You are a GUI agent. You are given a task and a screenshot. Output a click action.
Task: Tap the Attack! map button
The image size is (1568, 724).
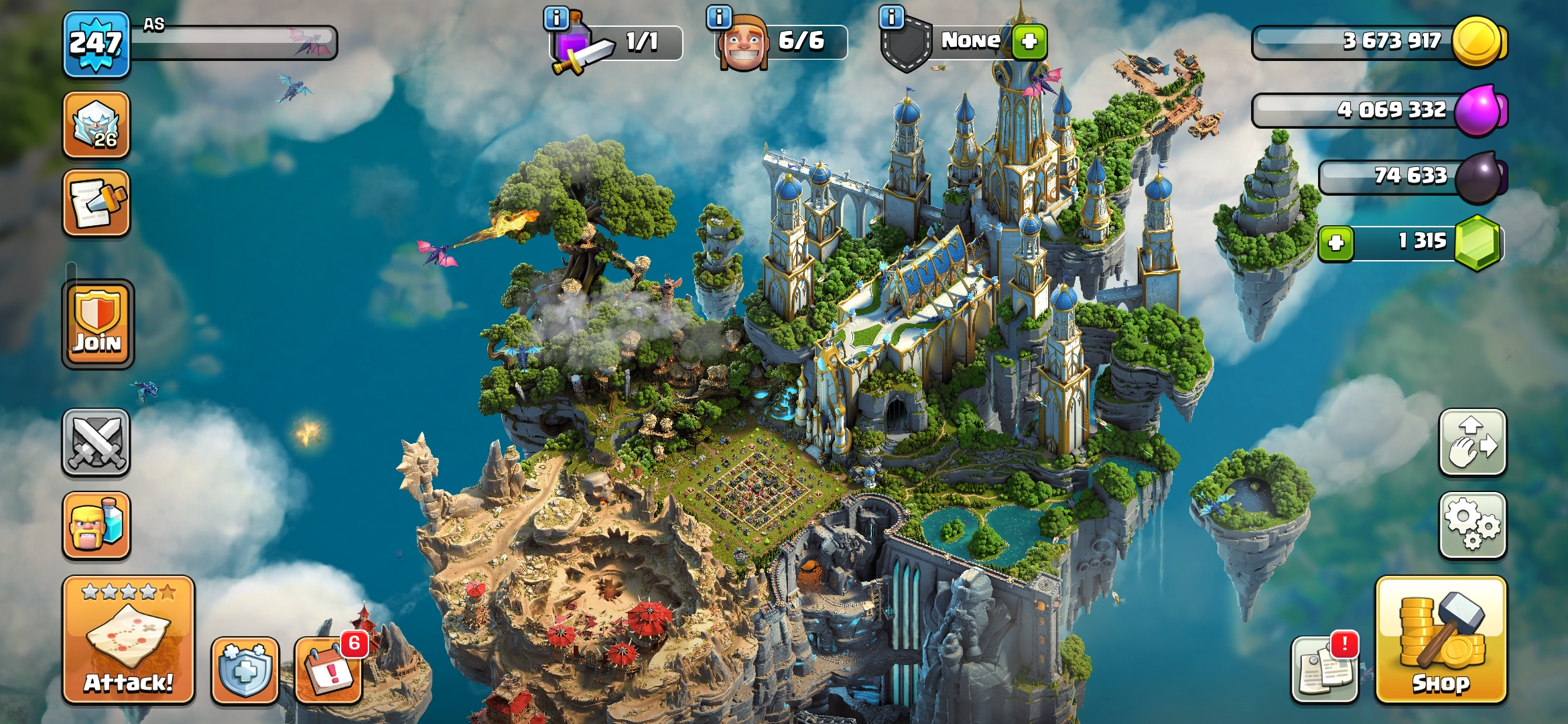129,640
